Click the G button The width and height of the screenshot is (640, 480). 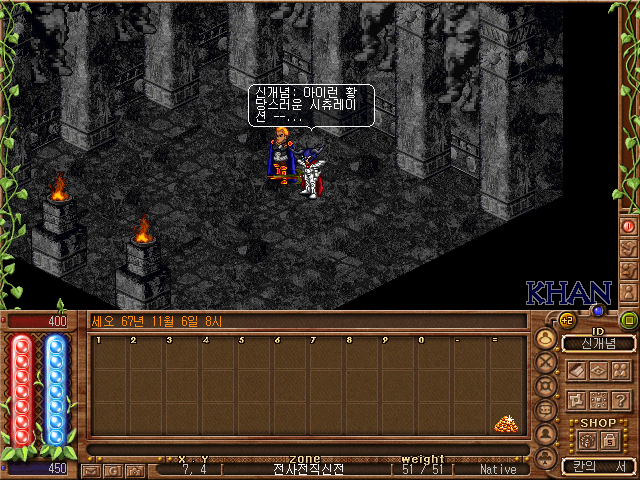click(112, 469)
